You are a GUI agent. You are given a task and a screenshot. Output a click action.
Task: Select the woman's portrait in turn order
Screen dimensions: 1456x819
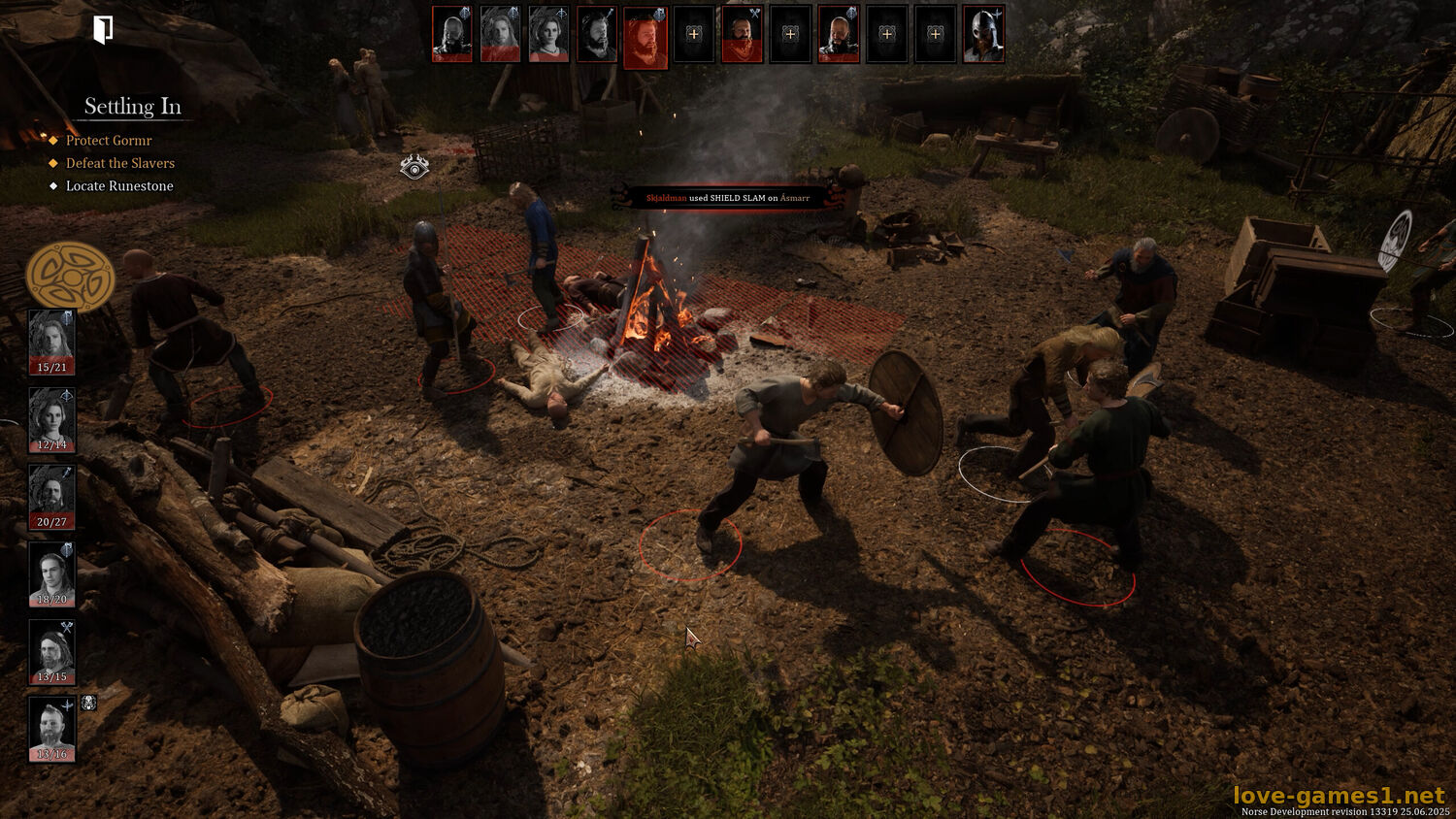(x=548, y=34)
